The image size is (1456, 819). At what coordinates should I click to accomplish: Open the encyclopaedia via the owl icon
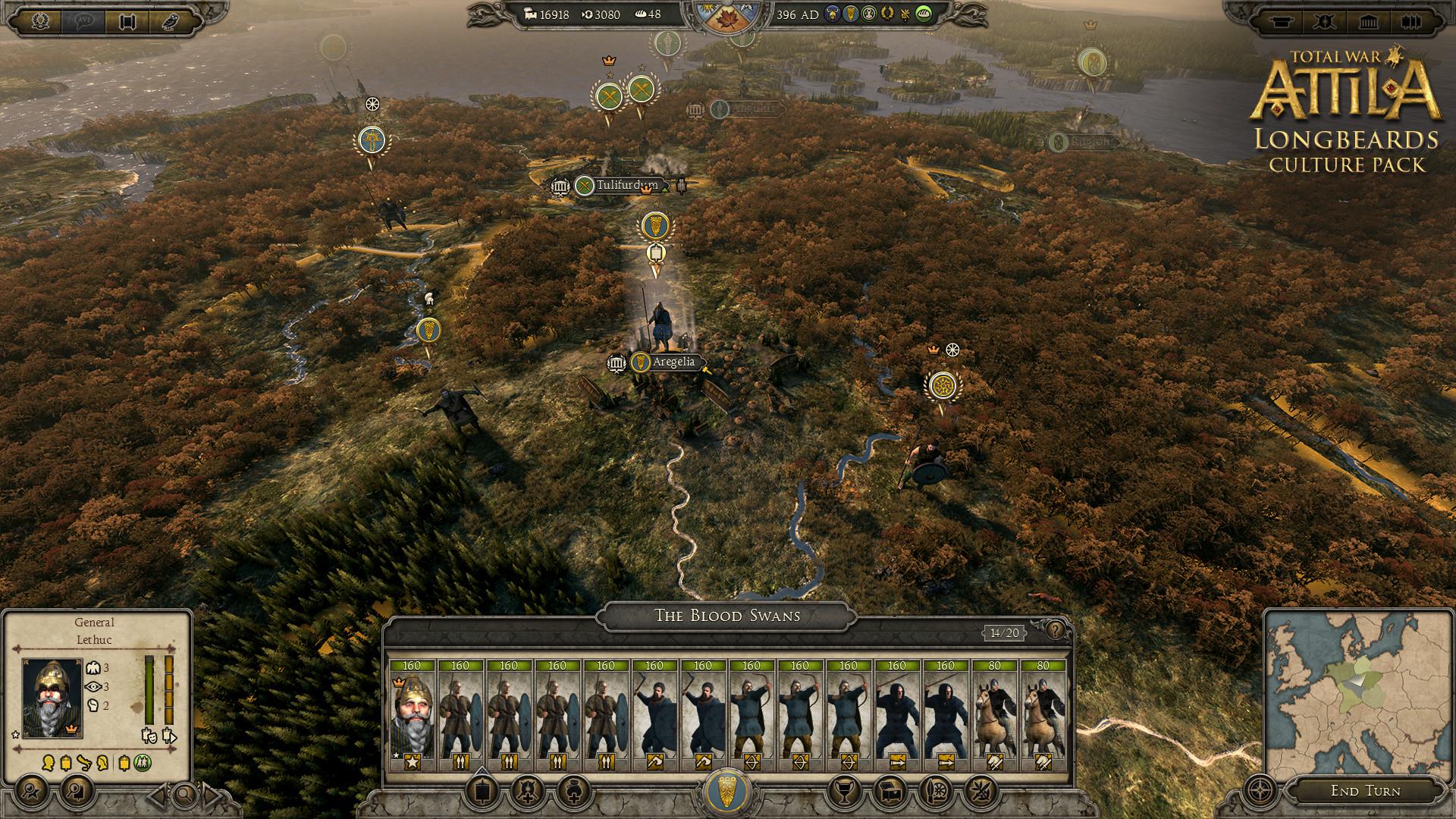(x=169, y=20)
